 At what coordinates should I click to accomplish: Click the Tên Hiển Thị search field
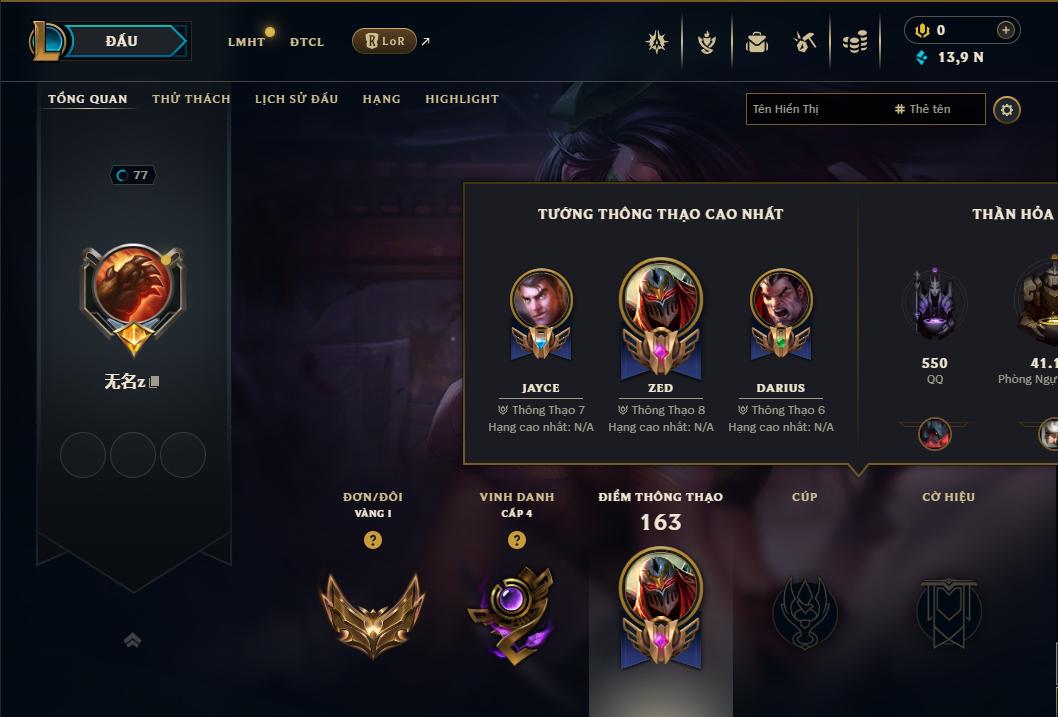click(815, 109)
